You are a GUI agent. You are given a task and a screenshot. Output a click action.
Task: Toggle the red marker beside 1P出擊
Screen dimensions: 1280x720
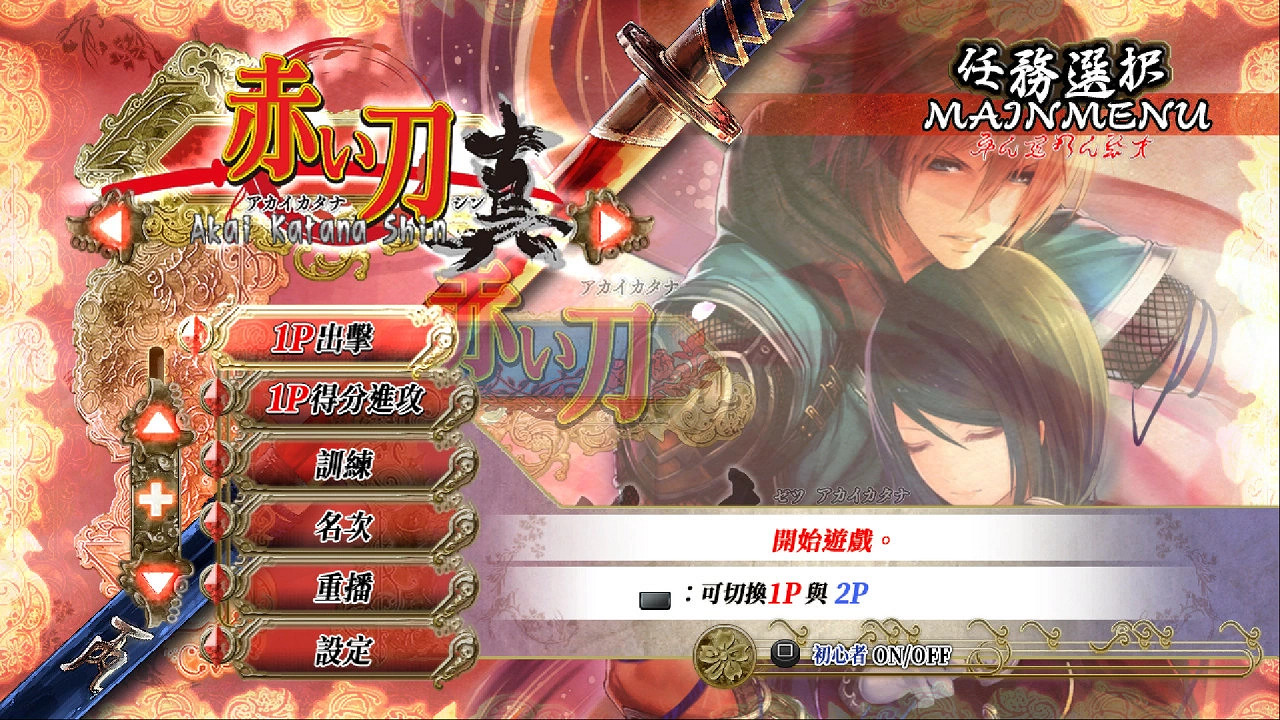coord(197,335)
